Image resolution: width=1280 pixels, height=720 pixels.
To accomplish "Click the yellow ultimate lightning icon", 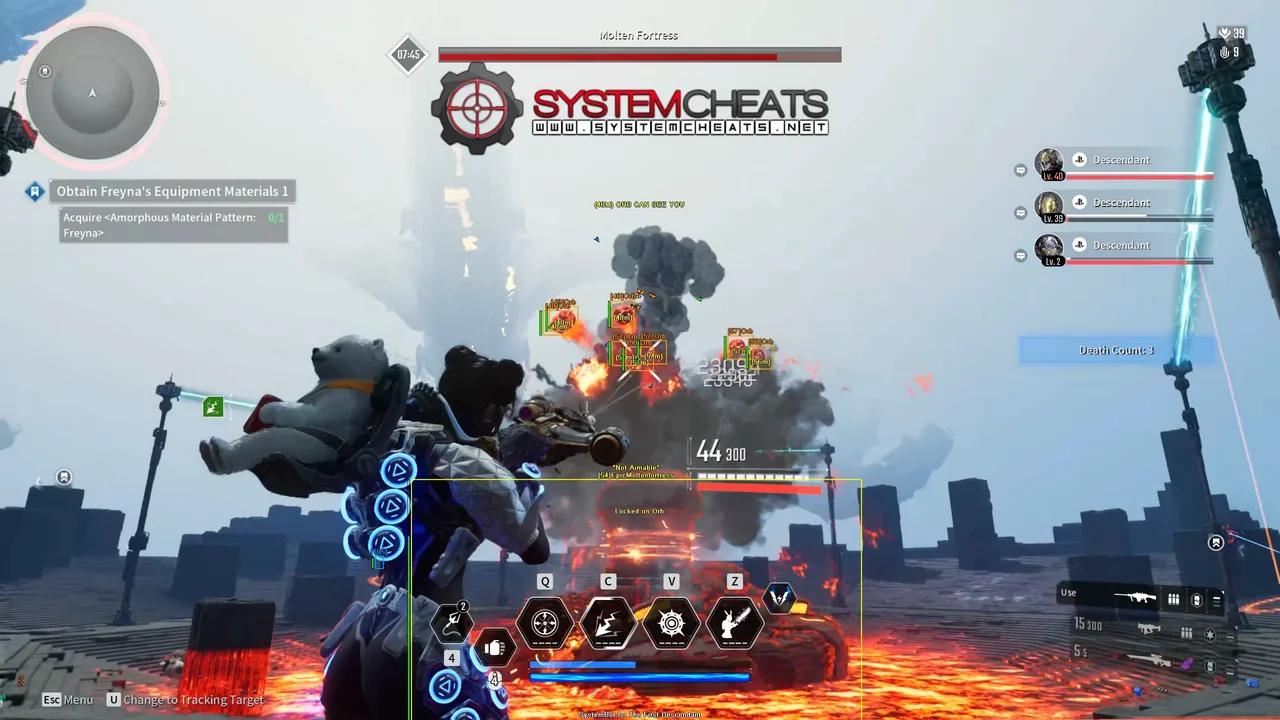I will pyautogui.click(x=781, y=598).
